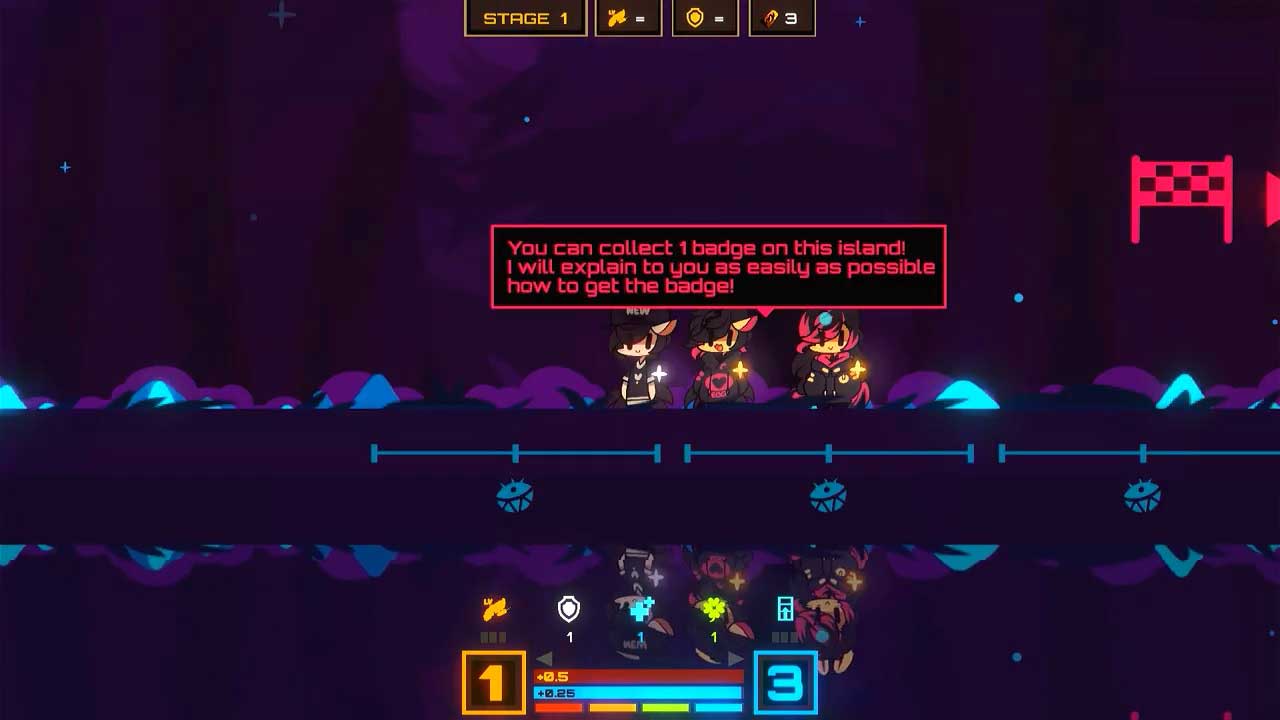The image size is (1280, 720).
Task: Select the white shield defense icon
Action: point(569,608)
